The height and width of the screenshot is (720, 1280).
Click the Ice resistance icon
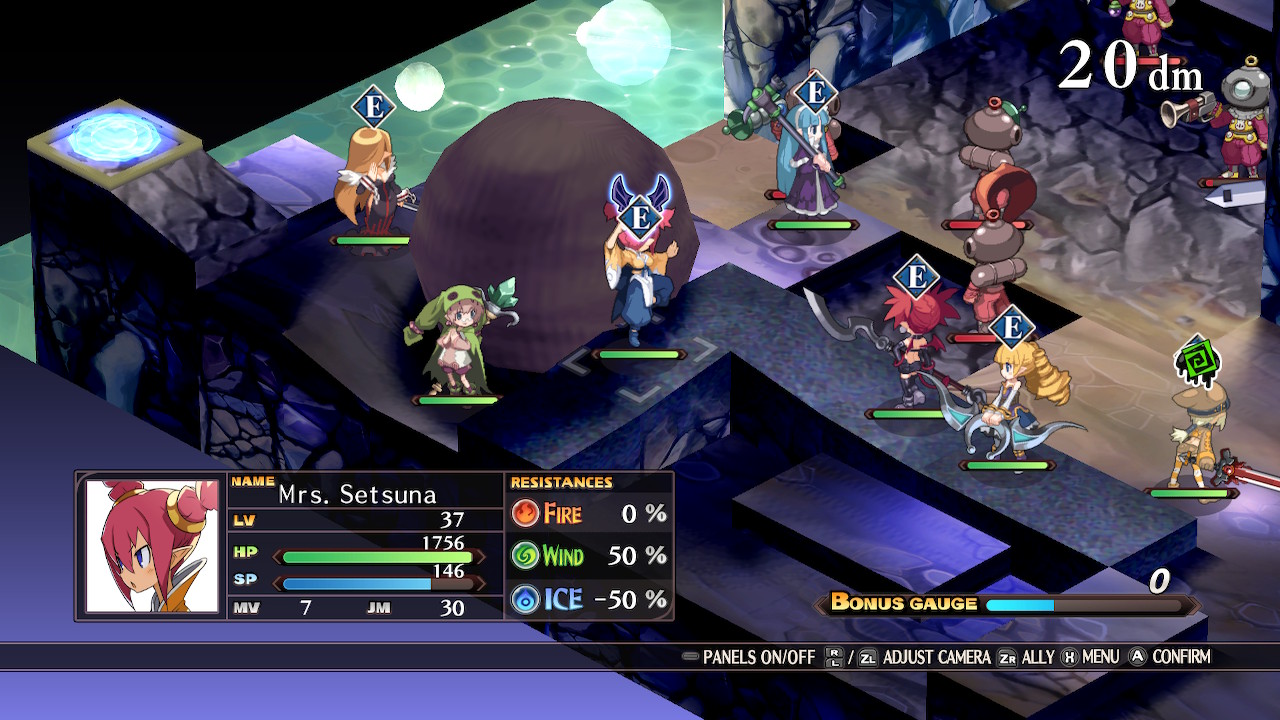527,597
